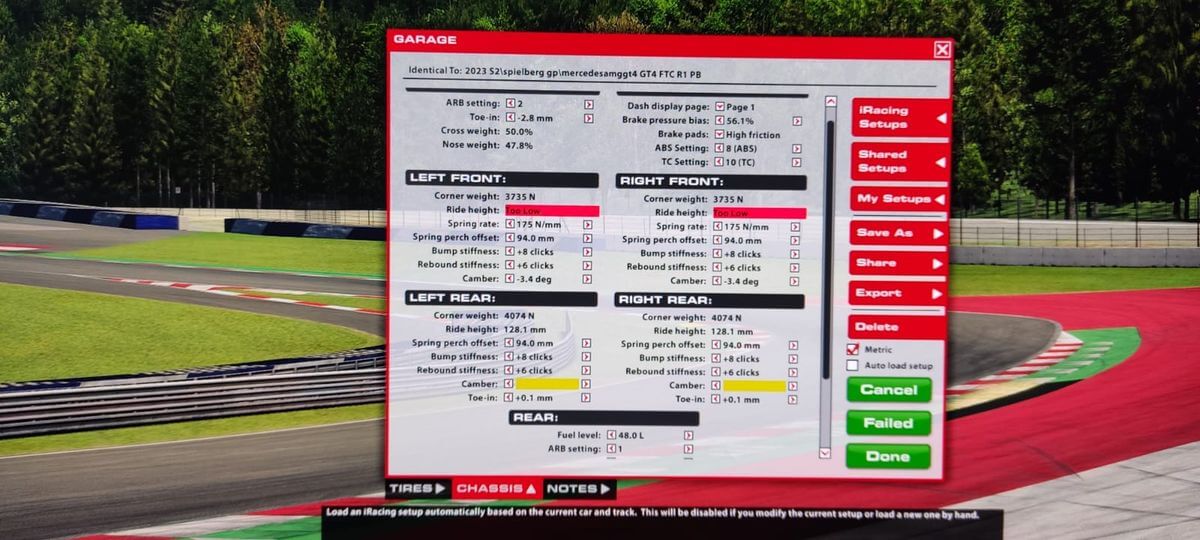
Task: Switch to the Tires tab
Action: (x=417, y=489)
